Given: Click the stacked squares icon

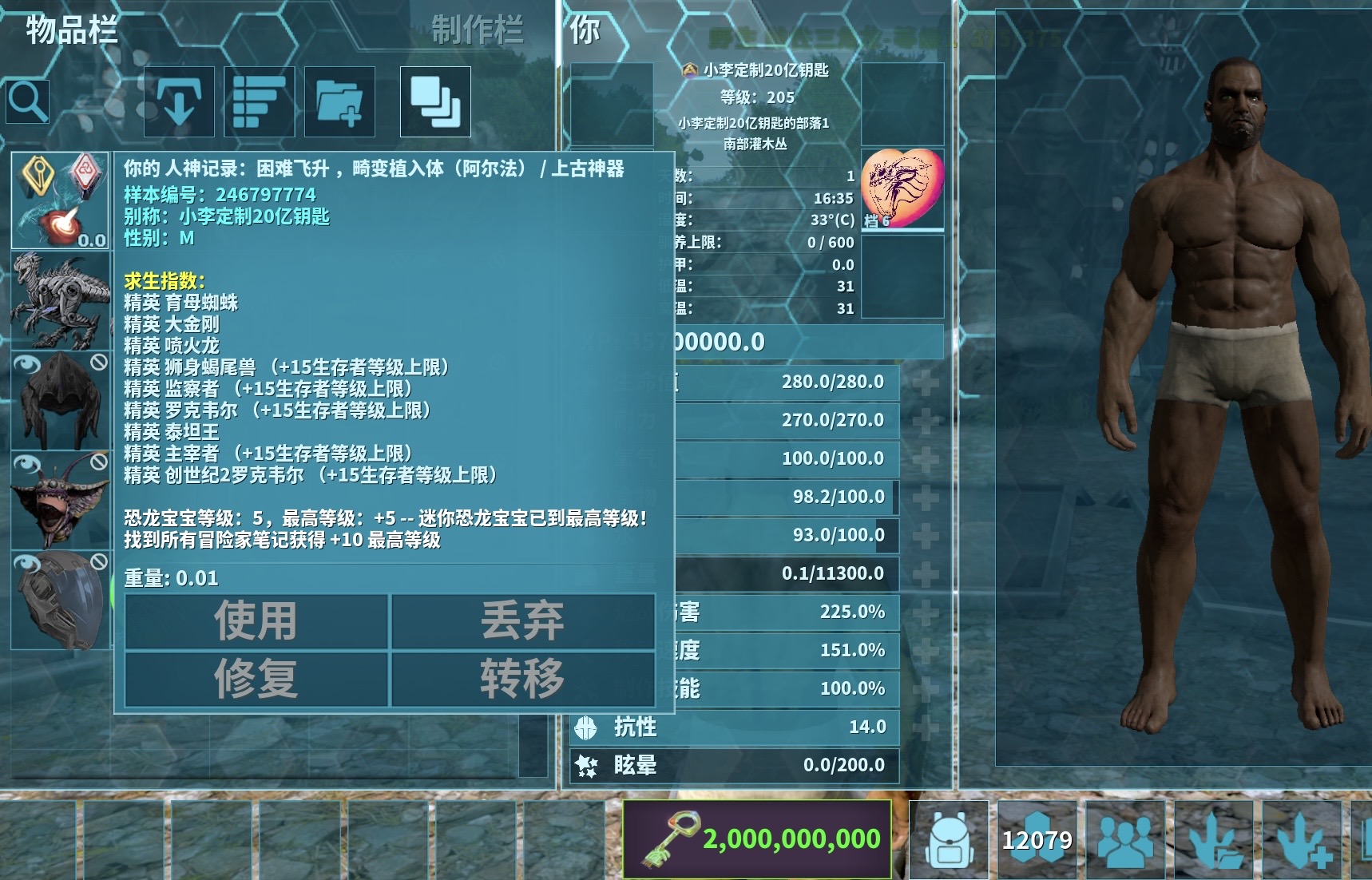Looking at the screenshot, I should pos(435,101).
